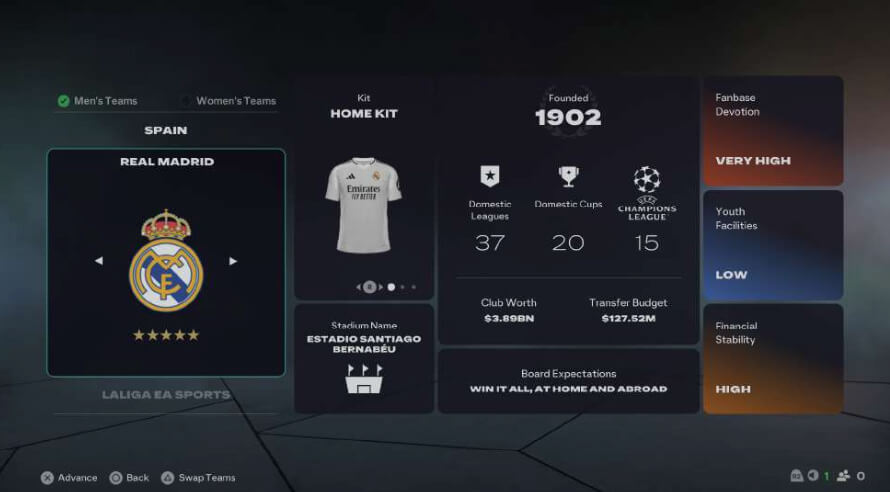Show the Financial Stability card
The height and width of the screenshot is (492, 890).
pyautogui.click(x=773, y=359)
